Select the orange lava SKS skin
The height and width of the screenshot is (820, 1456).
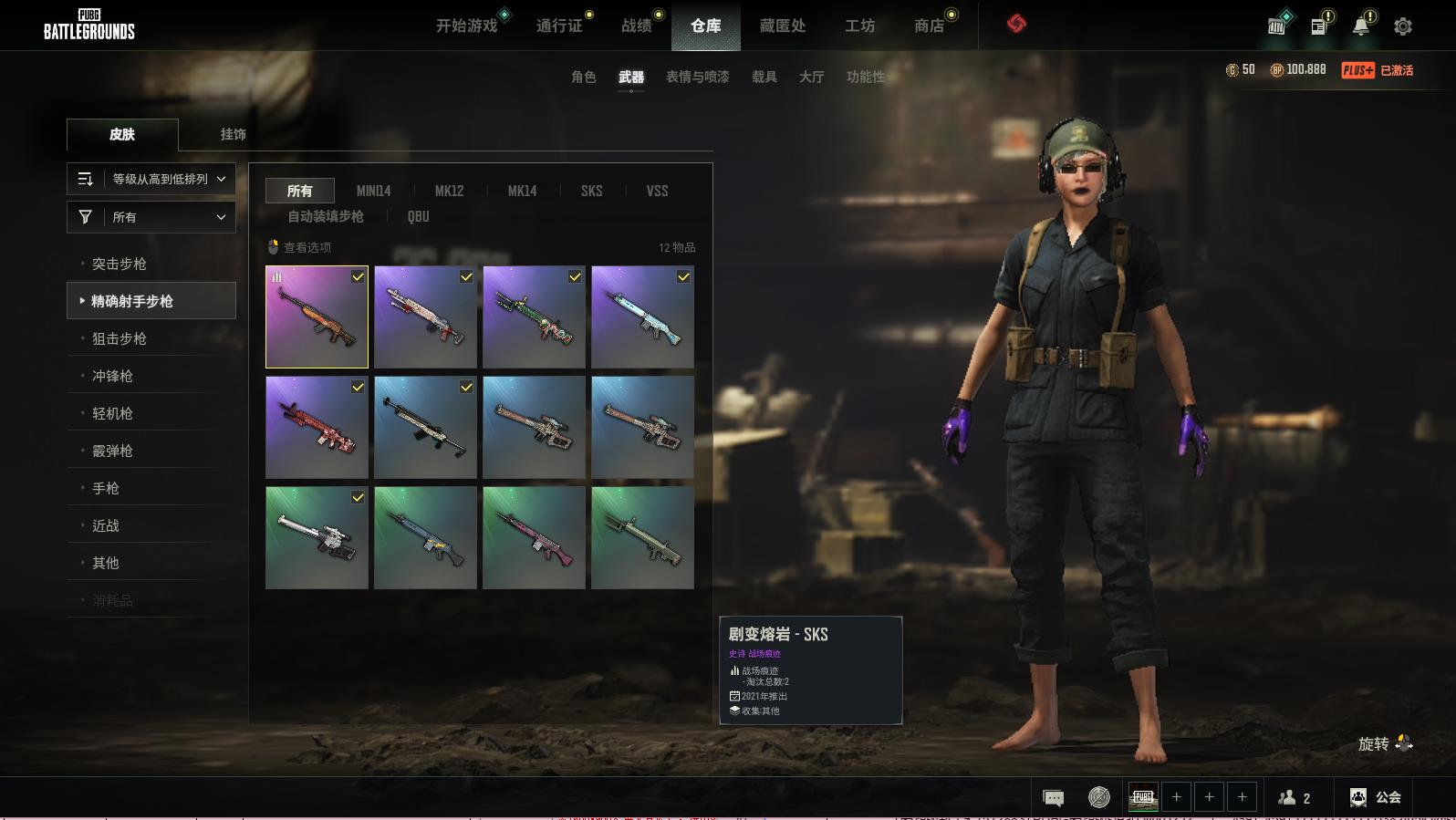point(317,317)
